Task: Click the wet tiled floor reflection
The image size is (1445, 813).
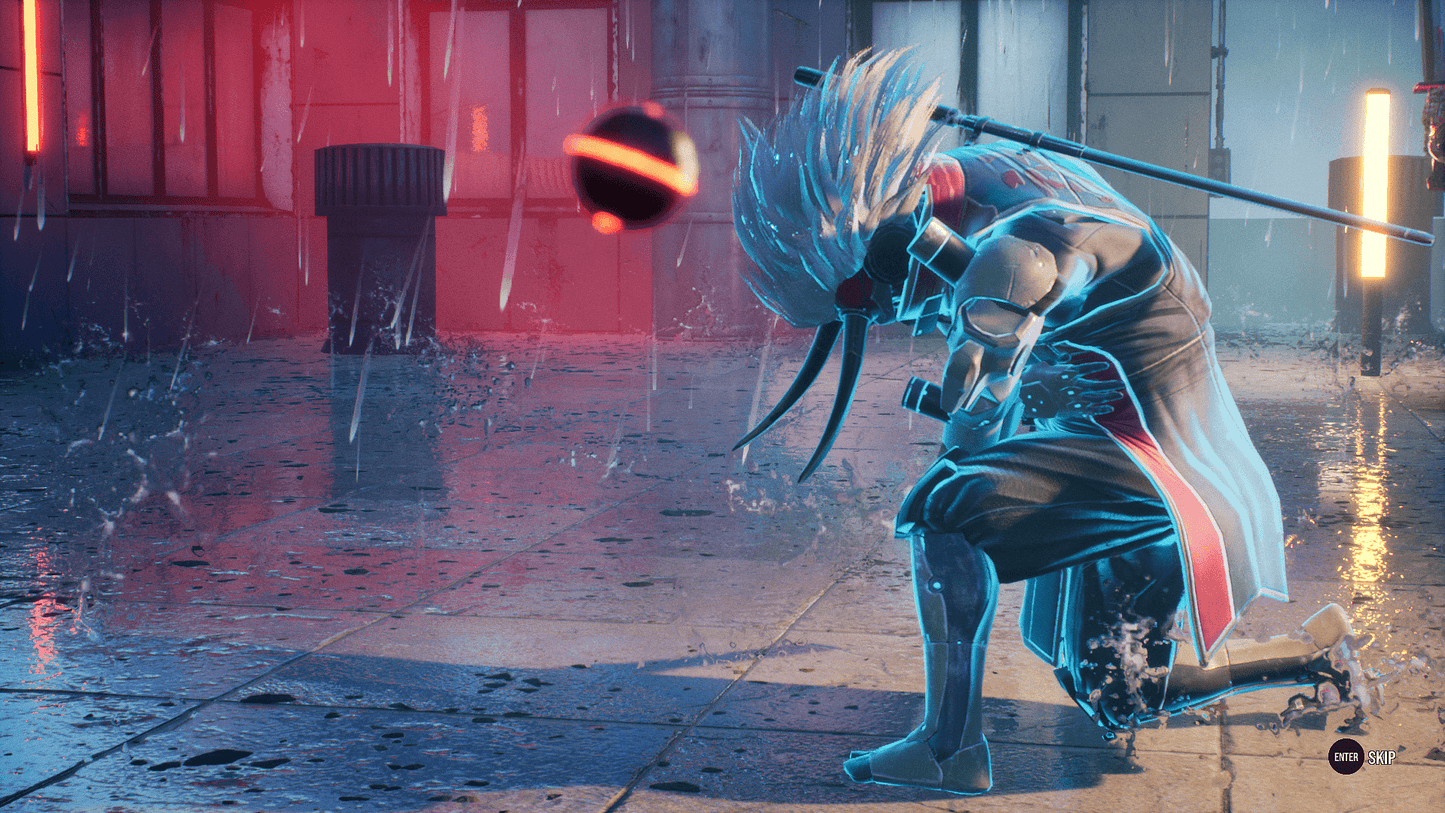Action: coord(400,600)
